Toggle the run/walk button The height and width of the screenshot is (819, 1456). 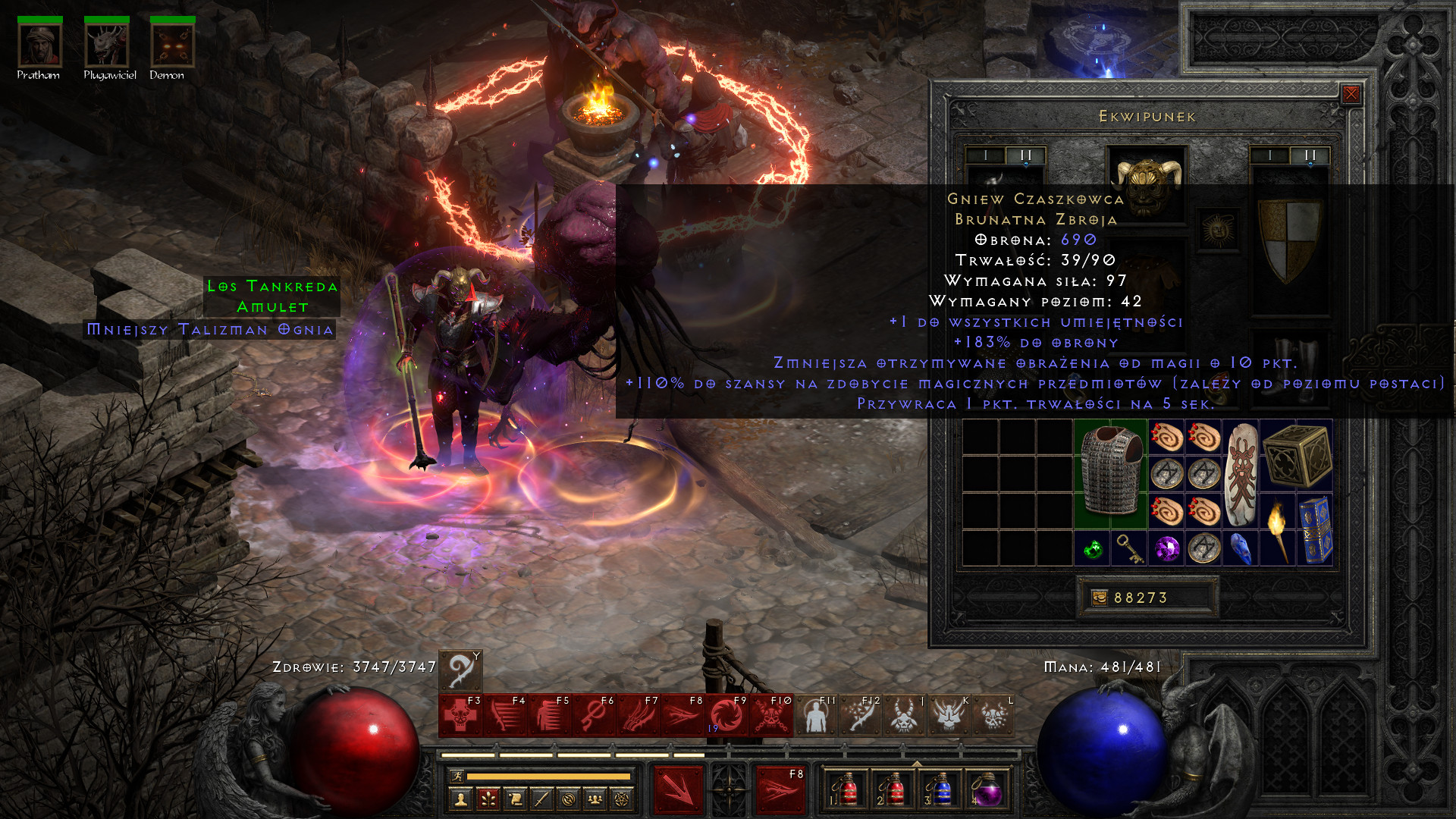456,776
